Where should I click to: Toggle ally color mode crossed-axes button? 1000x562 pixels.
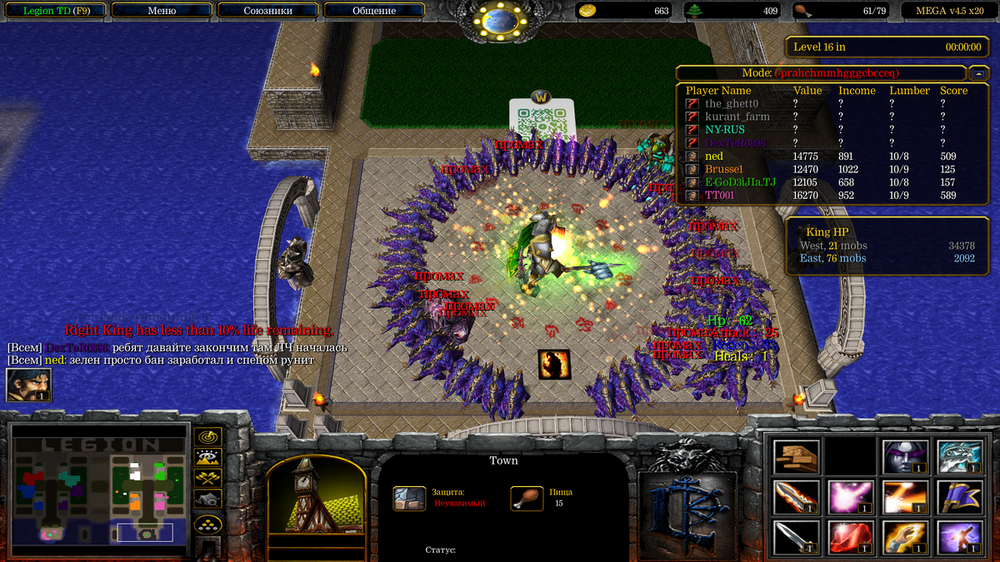point(208,477)
